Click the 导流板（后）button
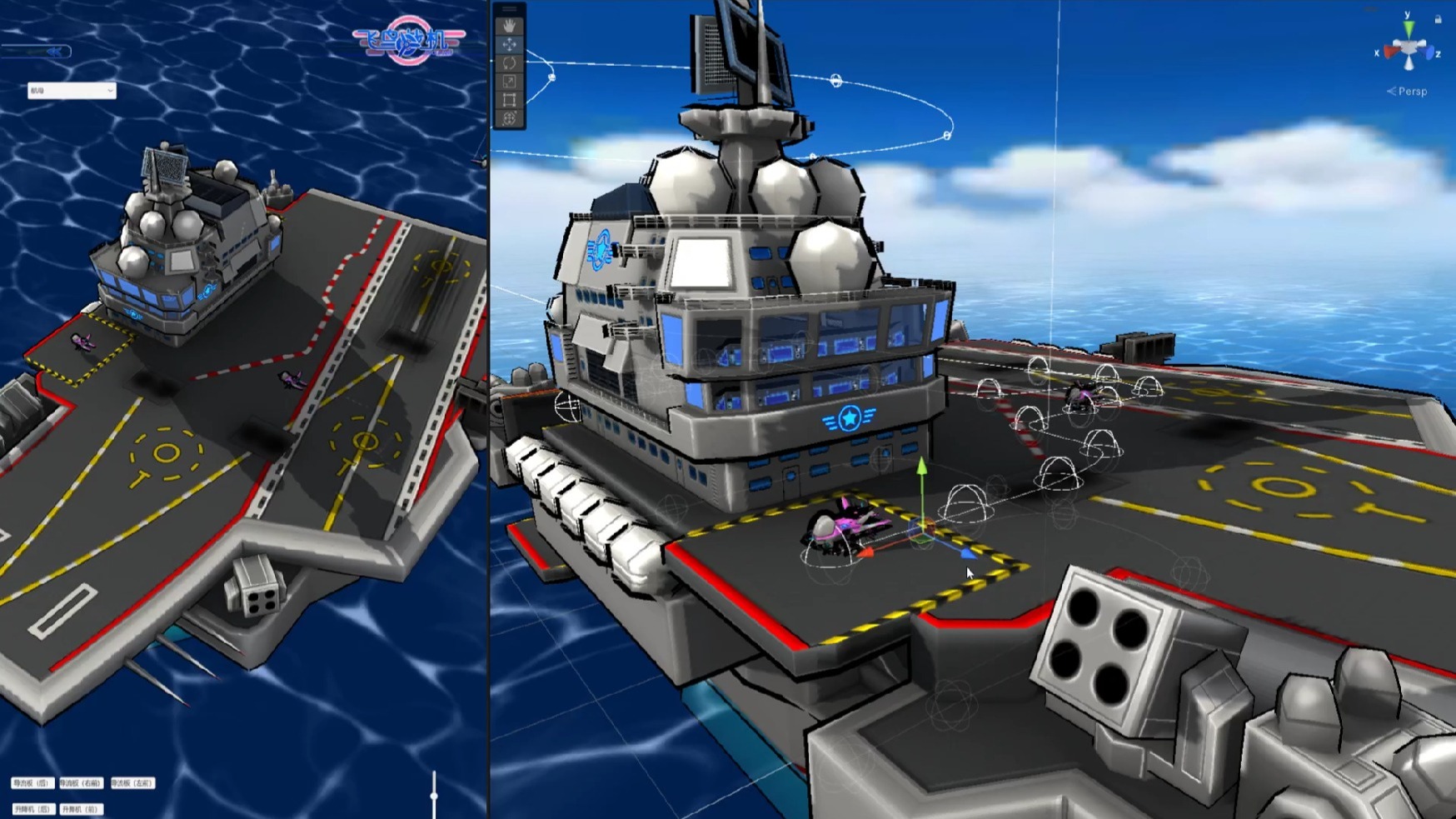Viewport: 1456px width, 819px height. [x=32, y=783]
